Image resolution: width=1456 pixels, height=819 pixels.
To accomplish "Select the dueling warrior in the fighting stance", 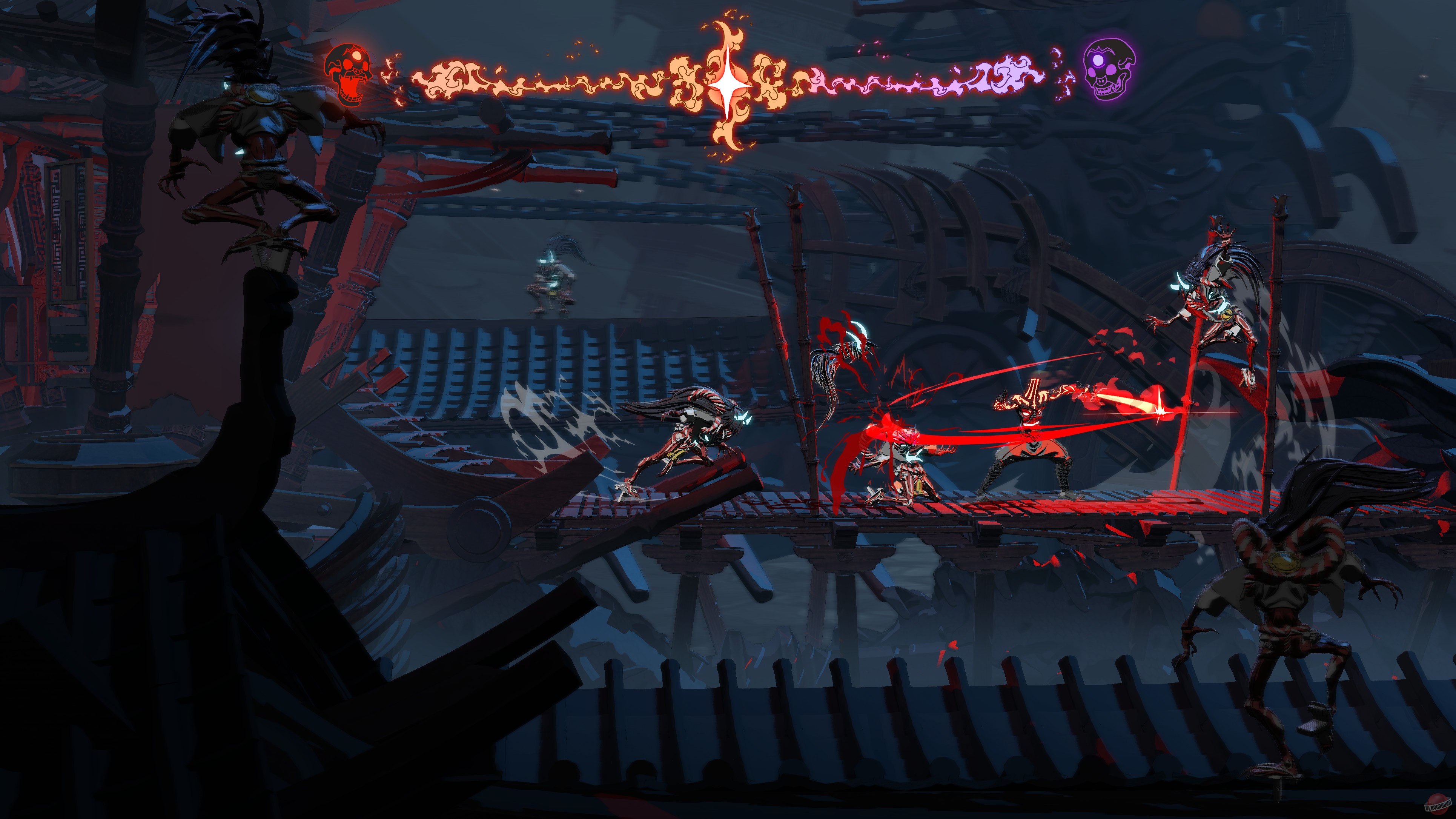I will (x=1034, y=447).
